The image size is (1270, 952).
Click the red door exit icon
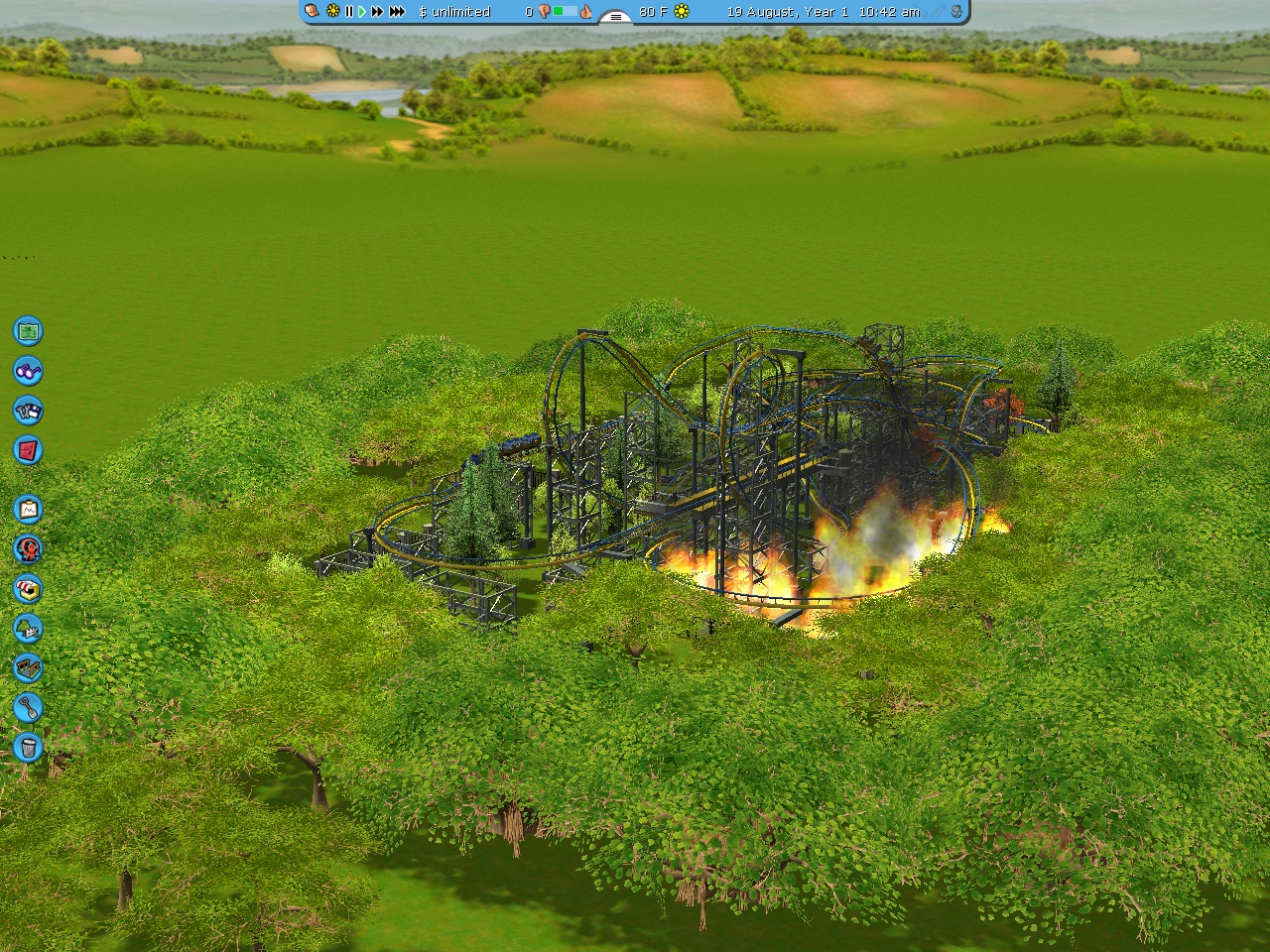tap(28, 449)
